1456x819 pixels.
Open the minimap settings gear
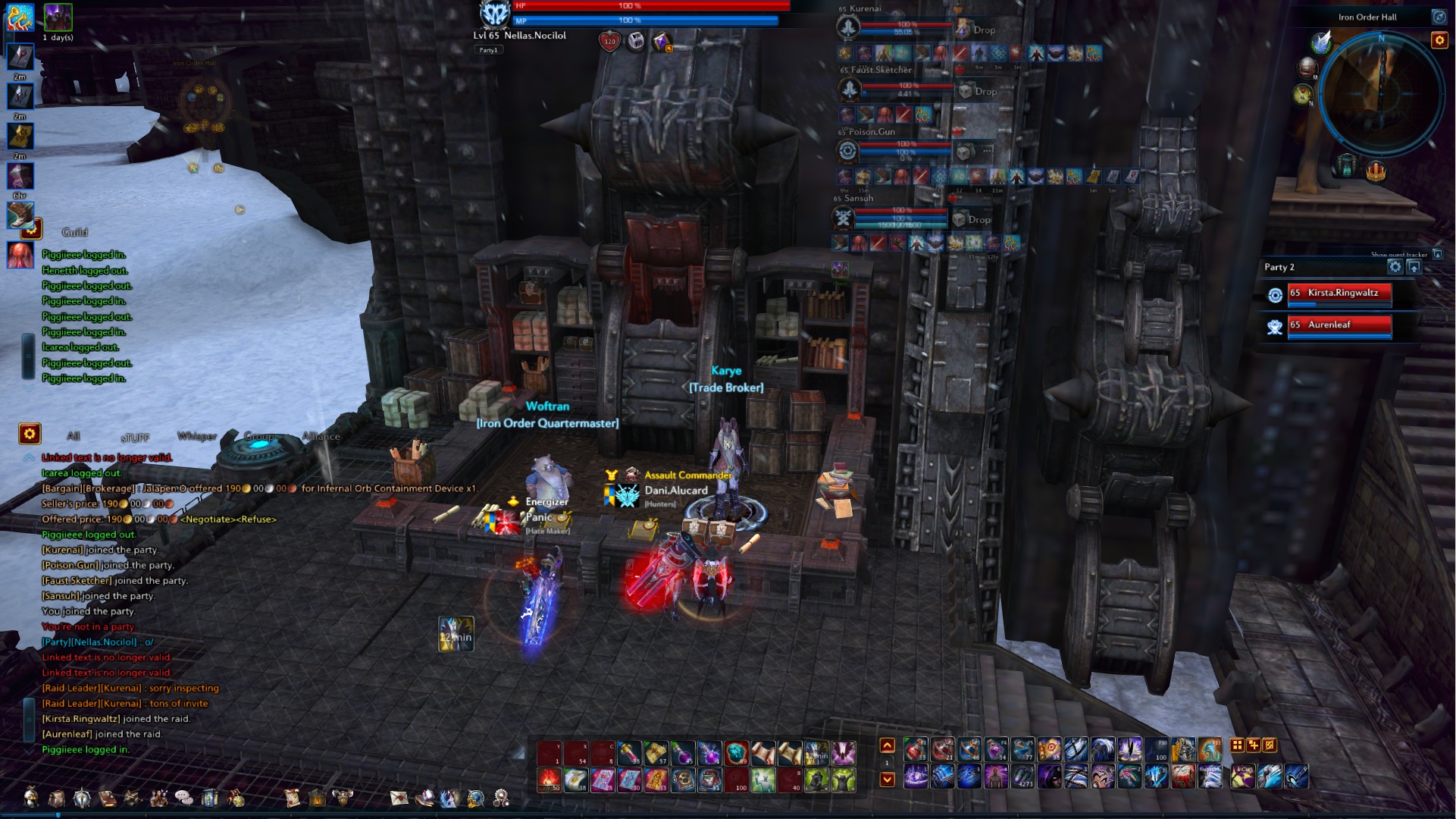pos(1439,40)
